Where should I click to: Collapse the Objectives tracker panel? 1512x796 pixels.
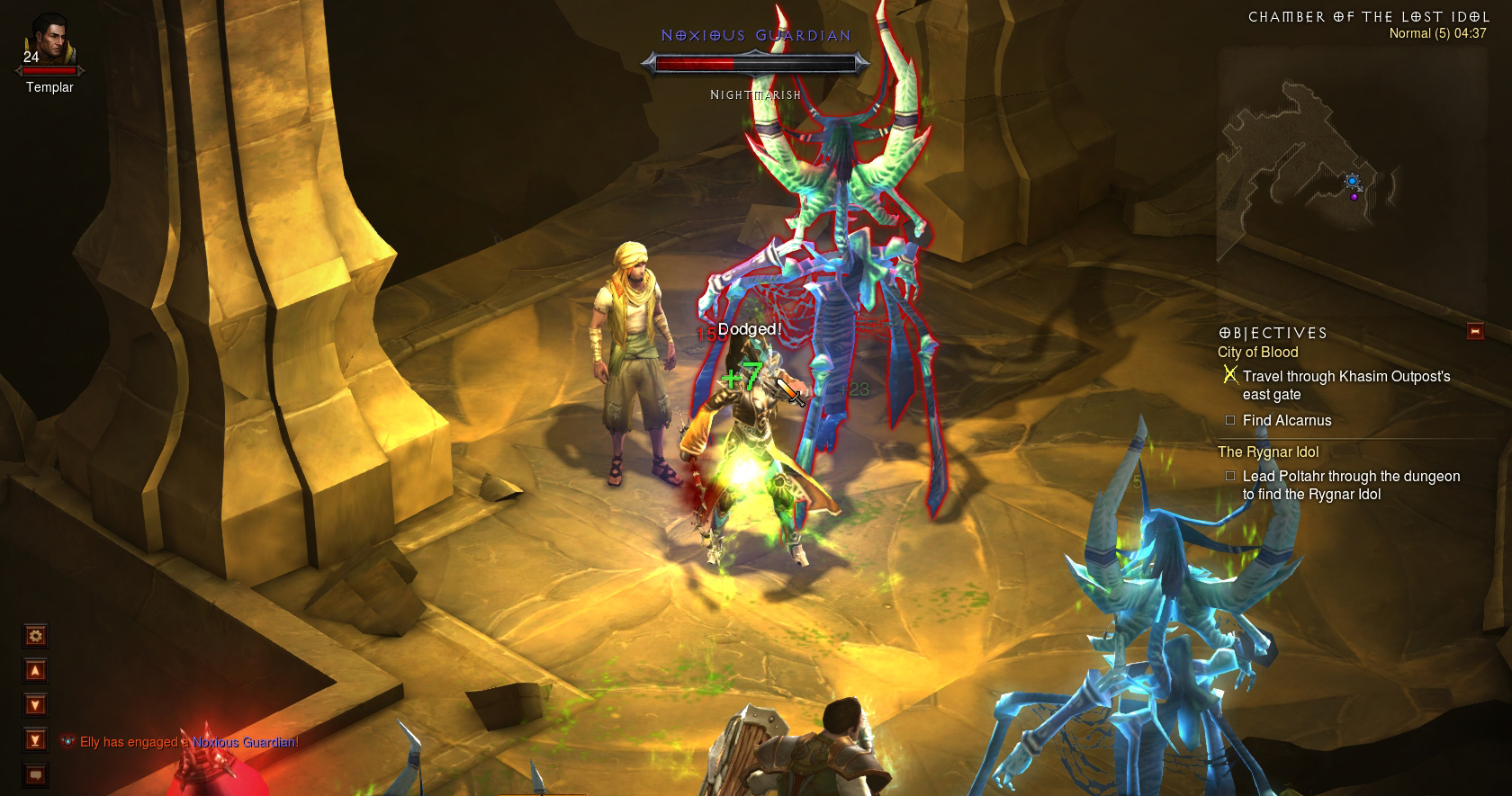[1474, 331]
